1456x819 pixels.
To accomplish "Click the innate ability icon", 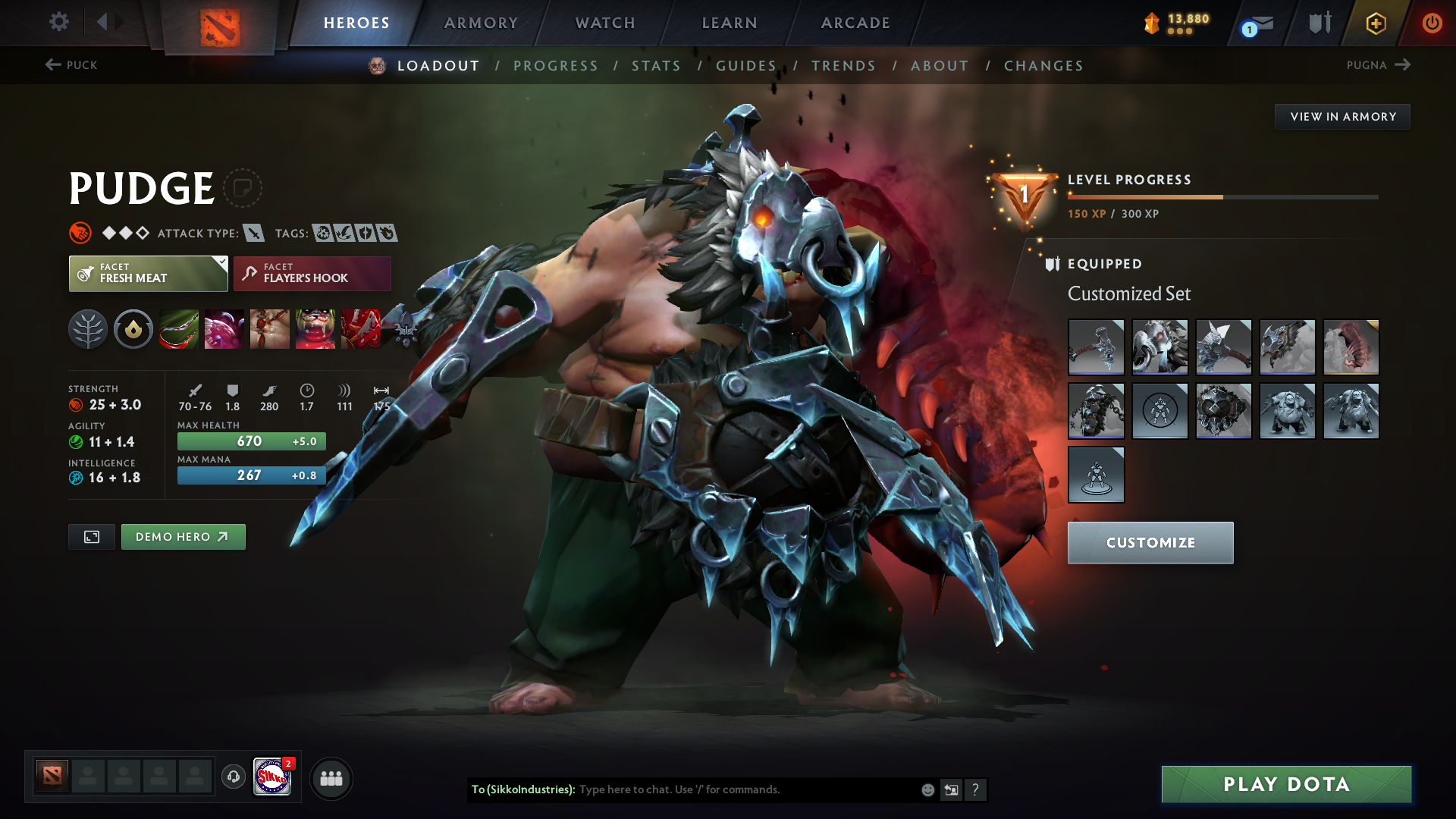I will point(133,329).
